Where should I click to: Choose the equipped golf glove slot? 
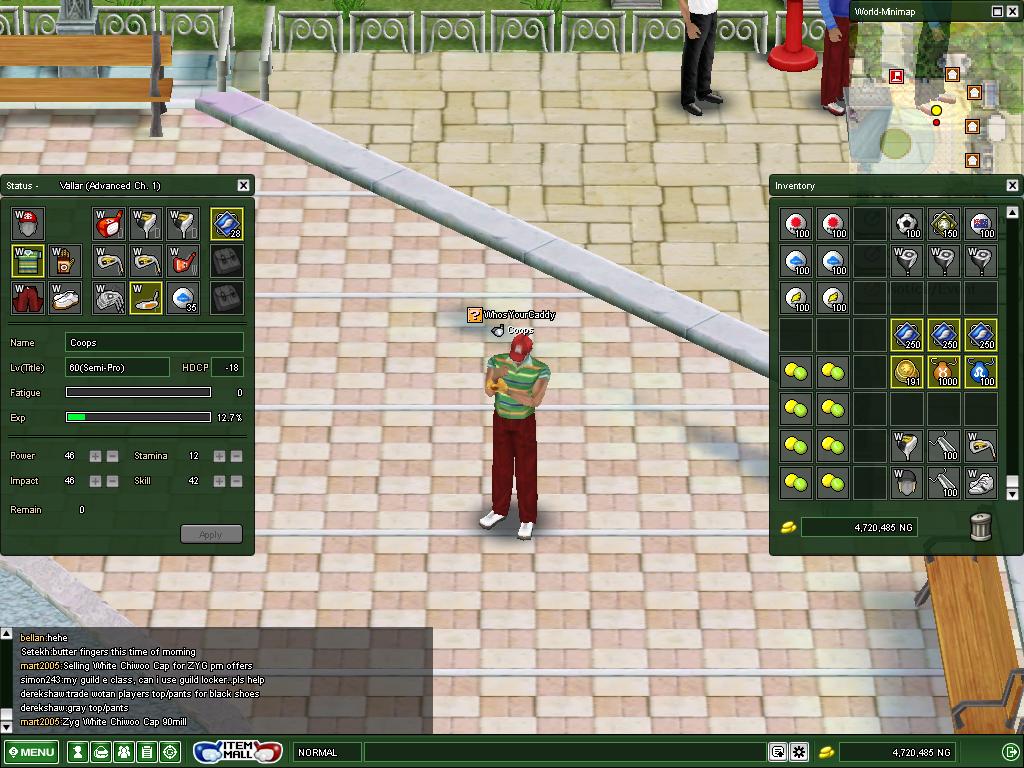[65, 261]
